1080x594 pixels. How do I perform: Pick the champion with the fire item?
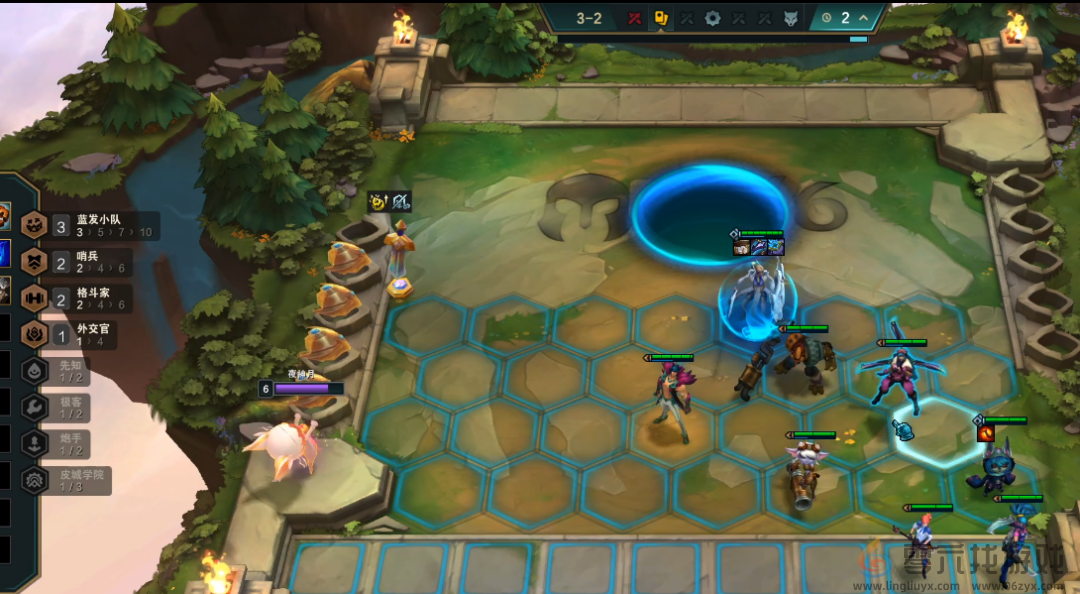click(x=996, y=465)
